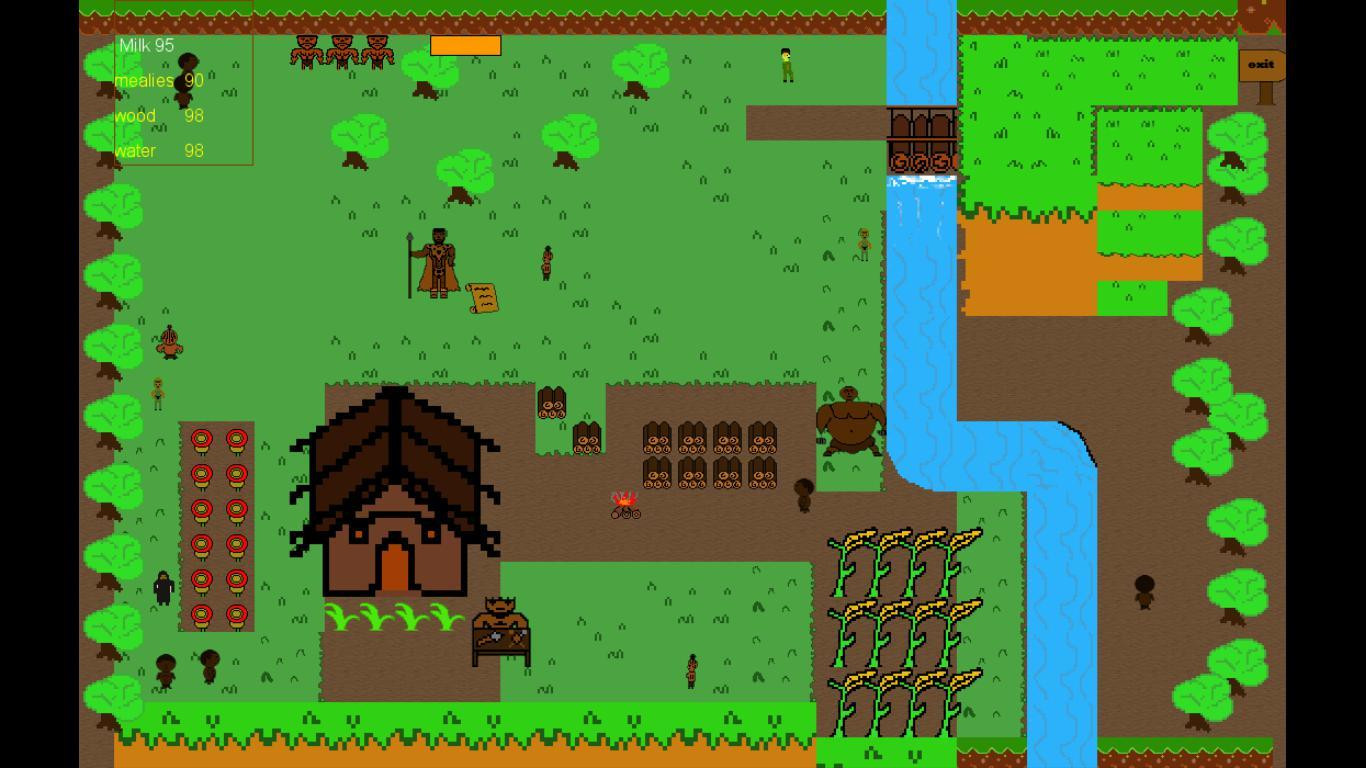Select the wood 98 resource entry
The image size is (1366, 768).
coord(160,115)
